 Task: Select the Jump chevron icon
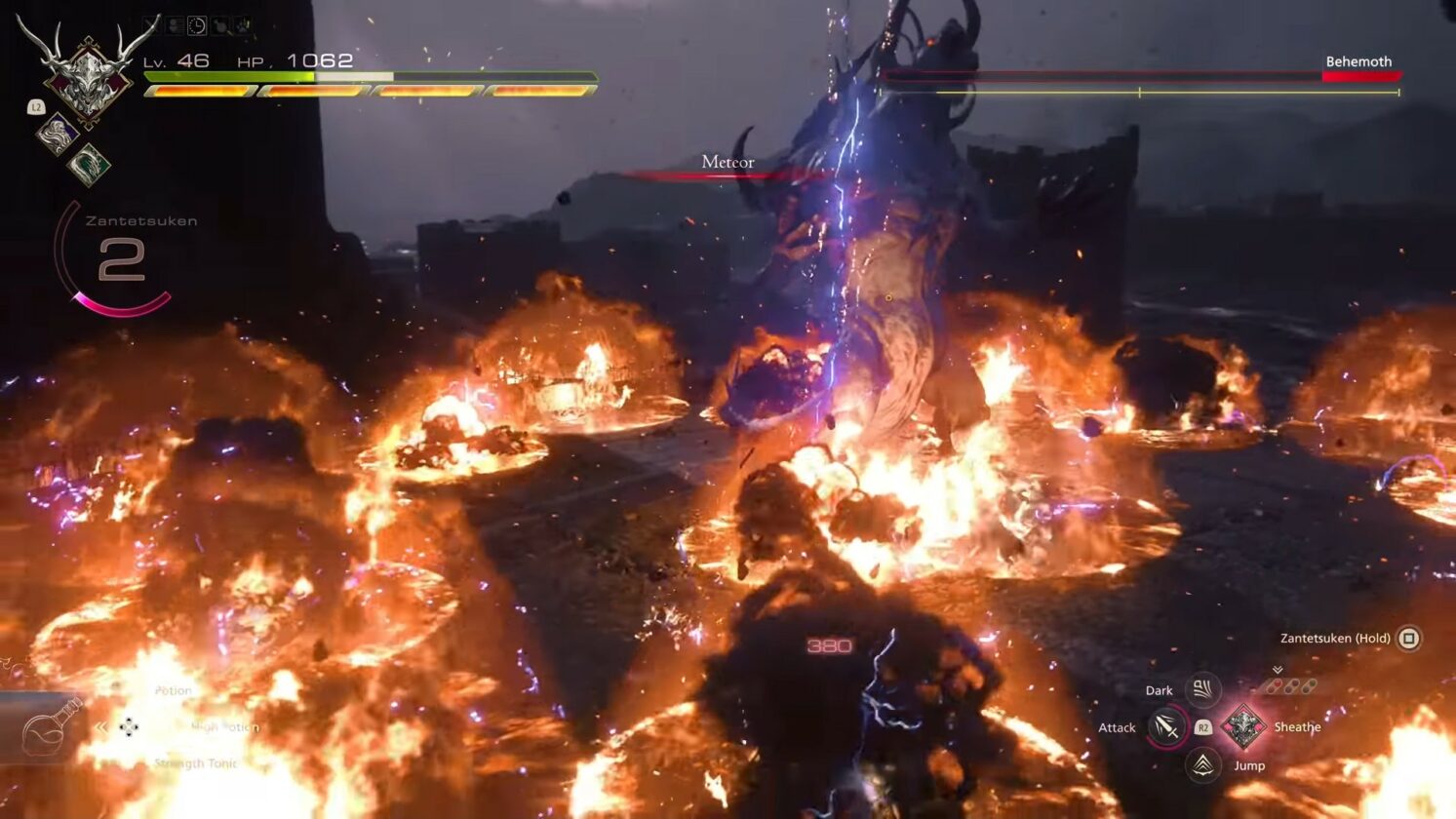coord(1202,765)
